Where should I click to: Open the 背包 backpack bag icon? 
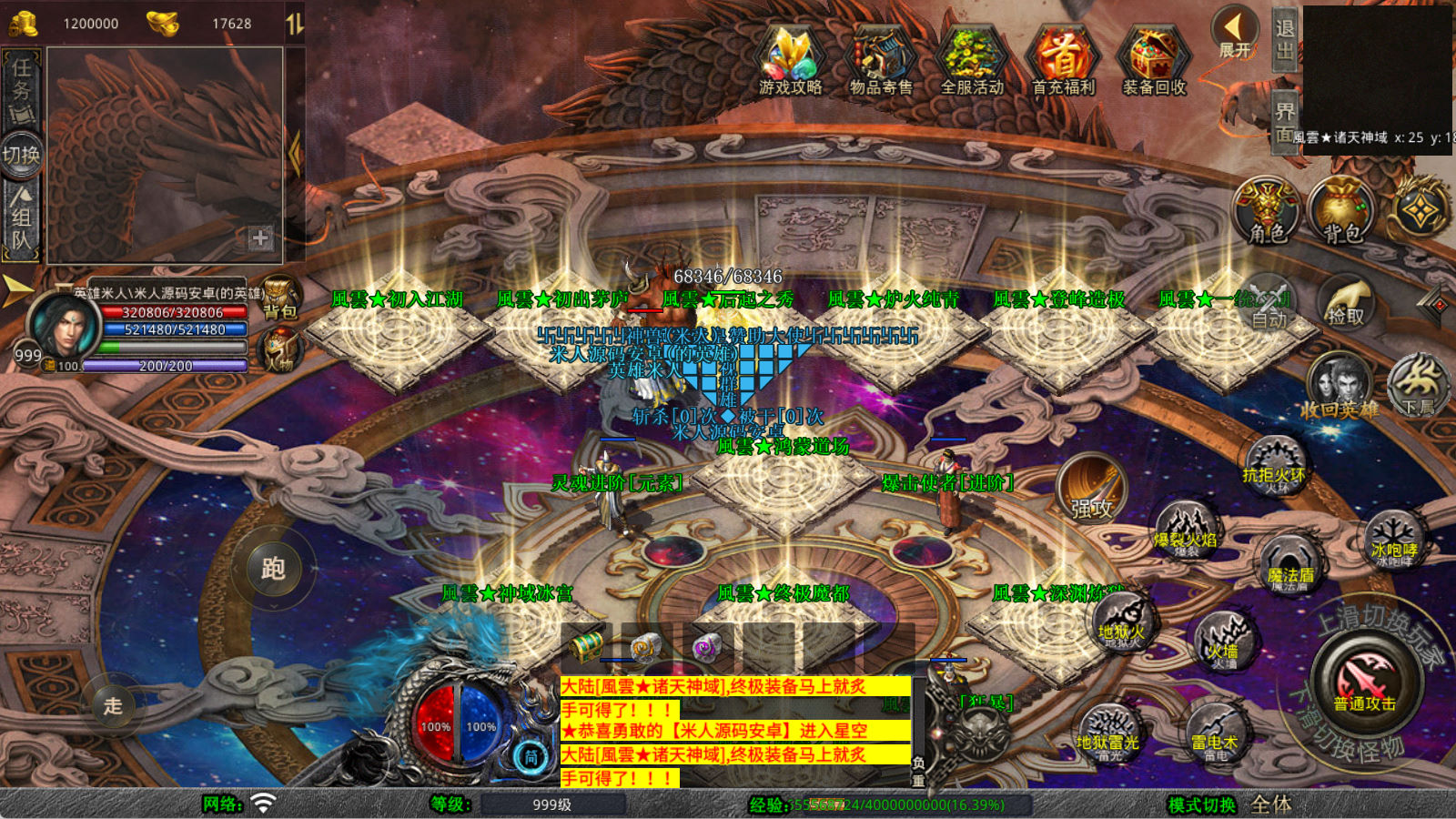1341,211
